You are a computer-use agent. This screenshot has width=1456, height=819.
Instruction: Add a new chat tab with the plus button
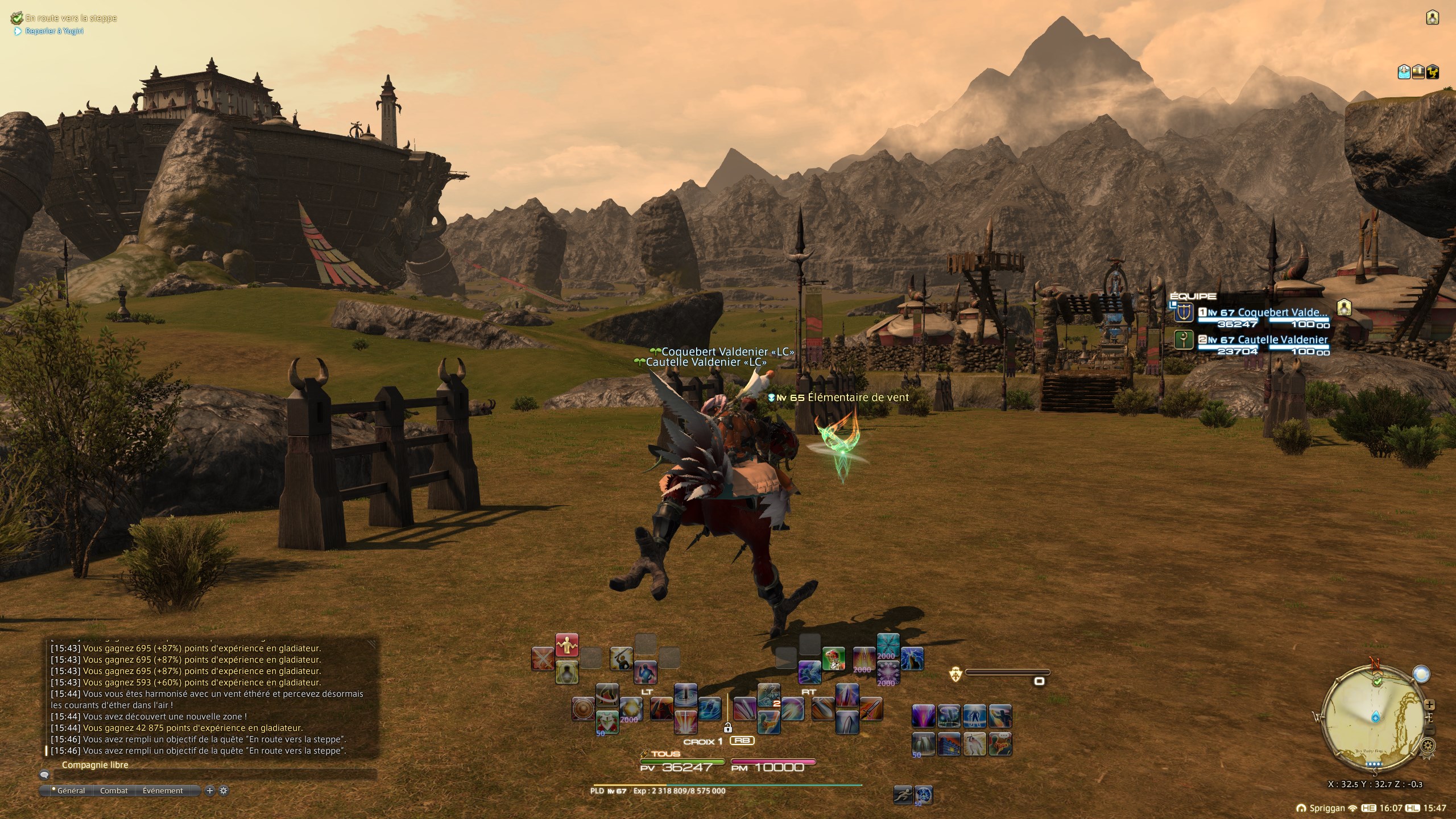[x=210, y=791]
